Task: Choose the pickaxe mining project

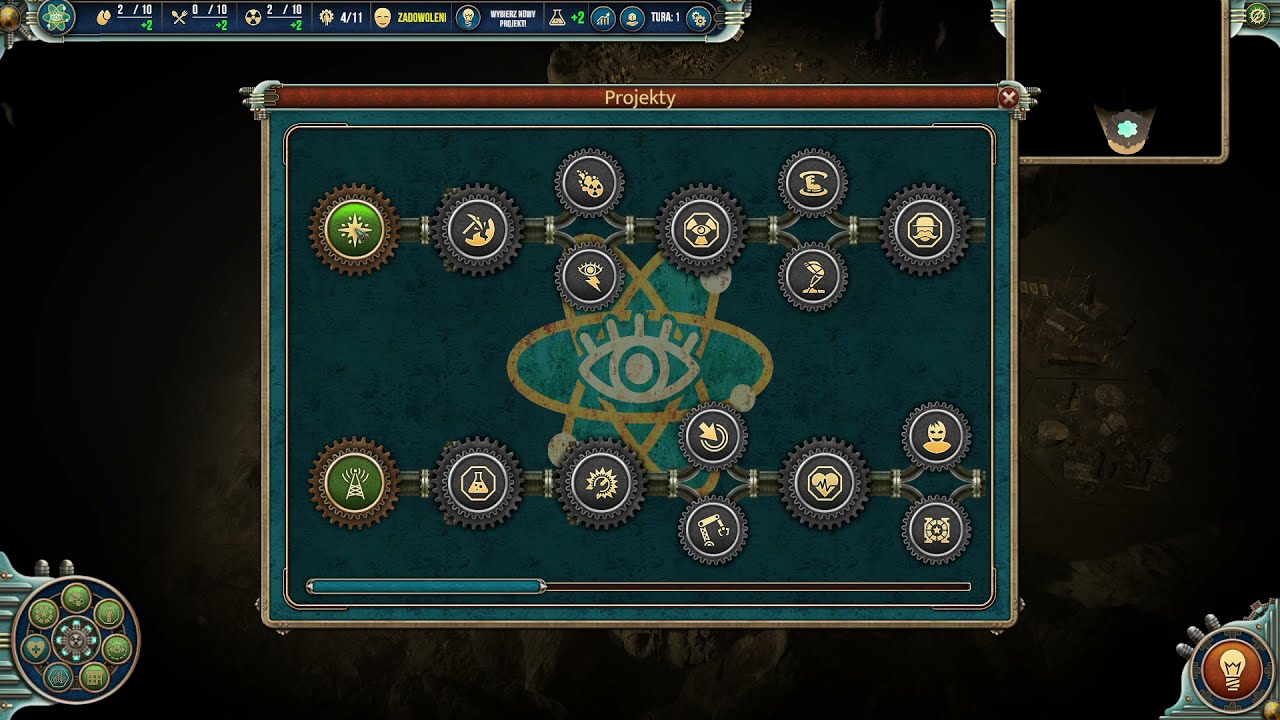Action: (478, 230)
